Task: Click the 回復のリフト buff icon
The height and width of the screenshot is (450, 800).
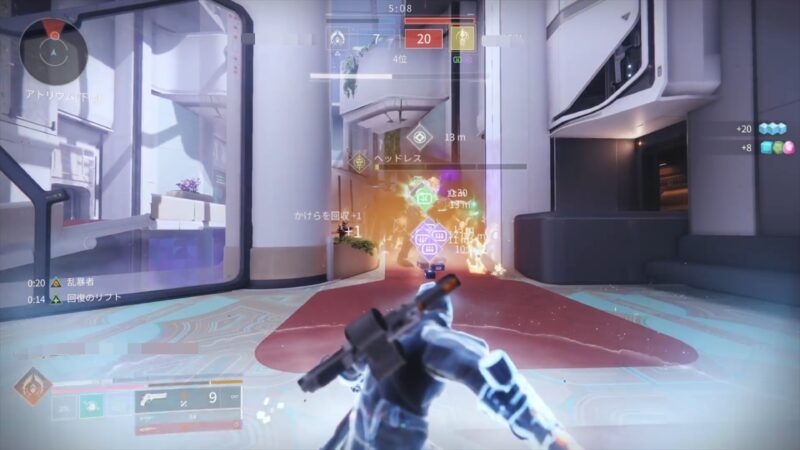Action: tap(56, 299)
